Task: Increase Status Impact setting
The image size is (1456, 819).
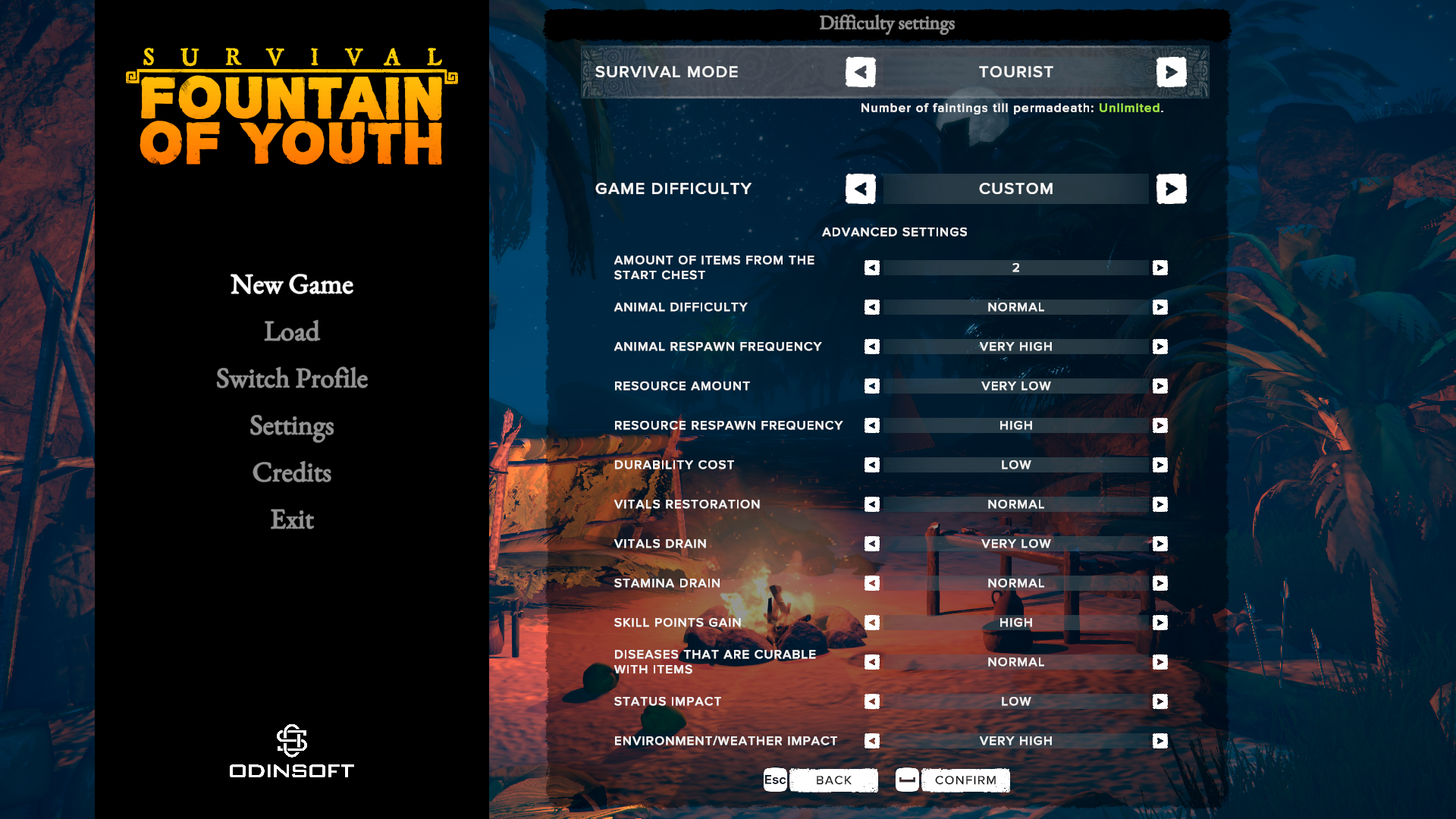Action: [1159, 701]
